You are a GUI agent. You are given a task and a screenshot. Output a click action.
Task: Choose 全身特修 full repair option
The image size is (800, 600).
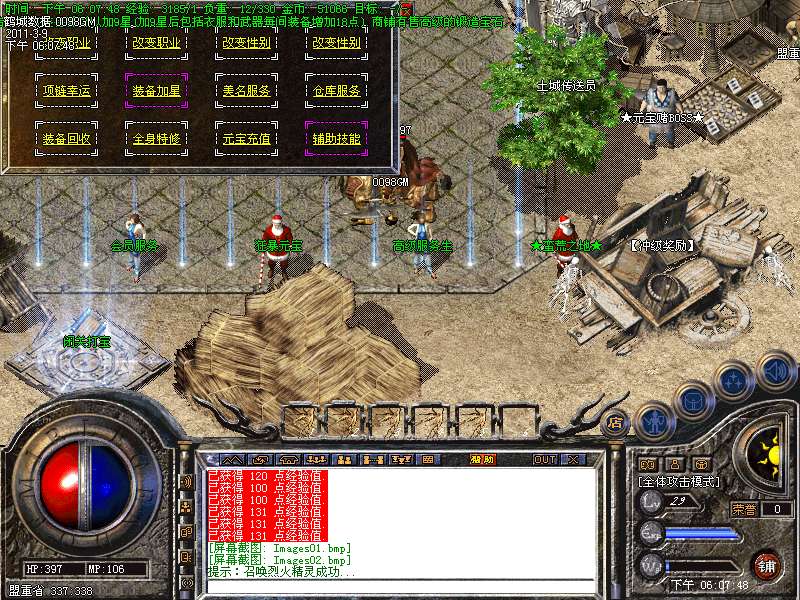[x=156, y=138]
